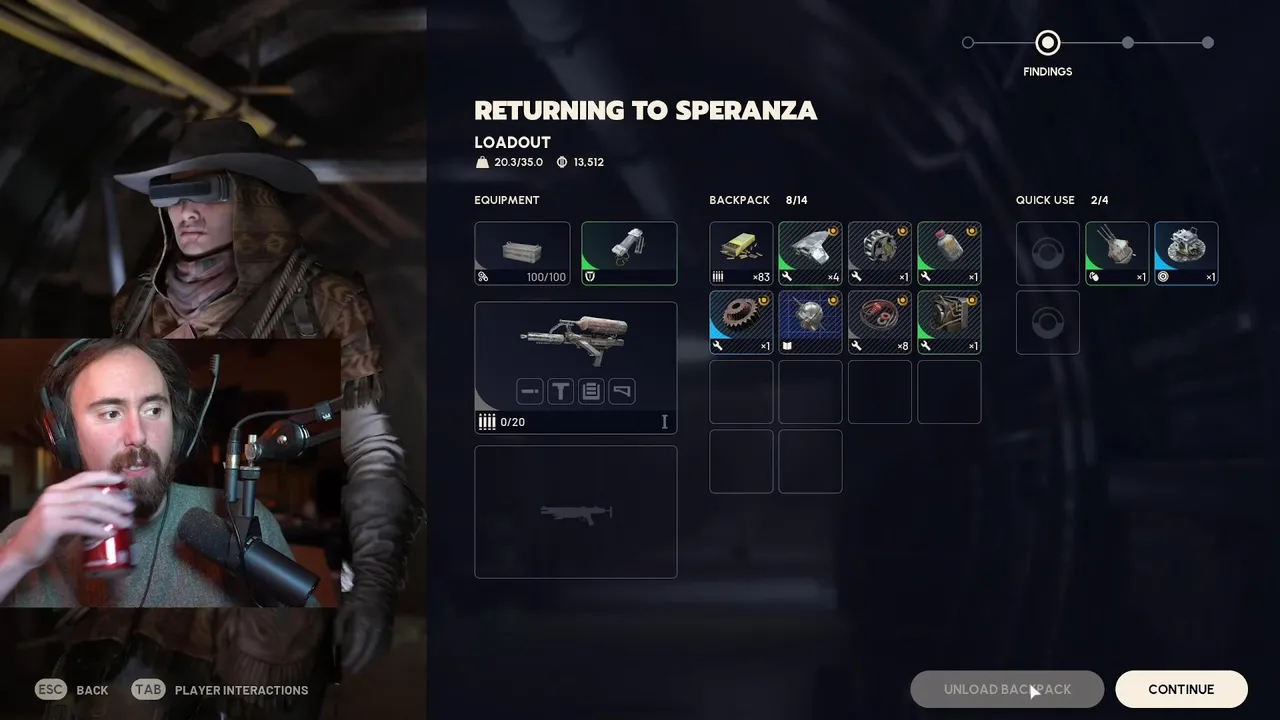
Task: Open Player Interactions
Action: click(220, 690)
